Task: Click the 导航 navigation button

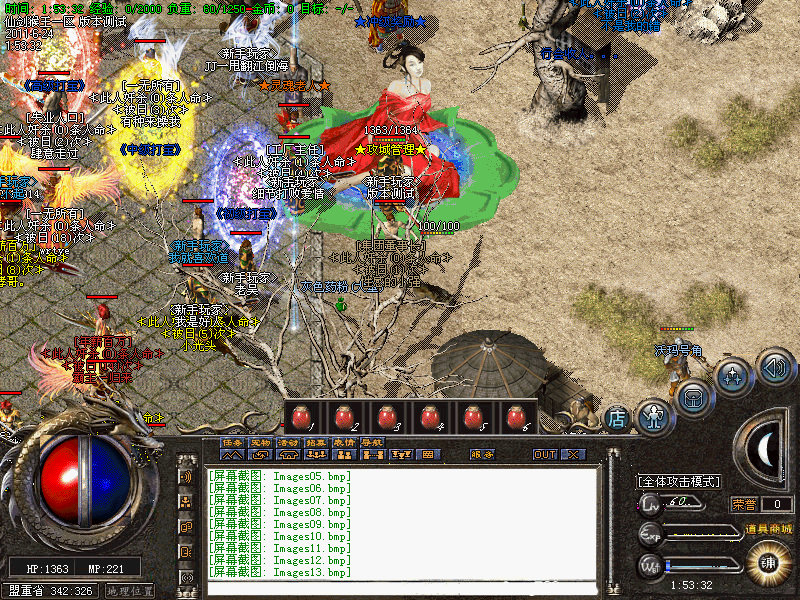Action: (x=372, y=442)
